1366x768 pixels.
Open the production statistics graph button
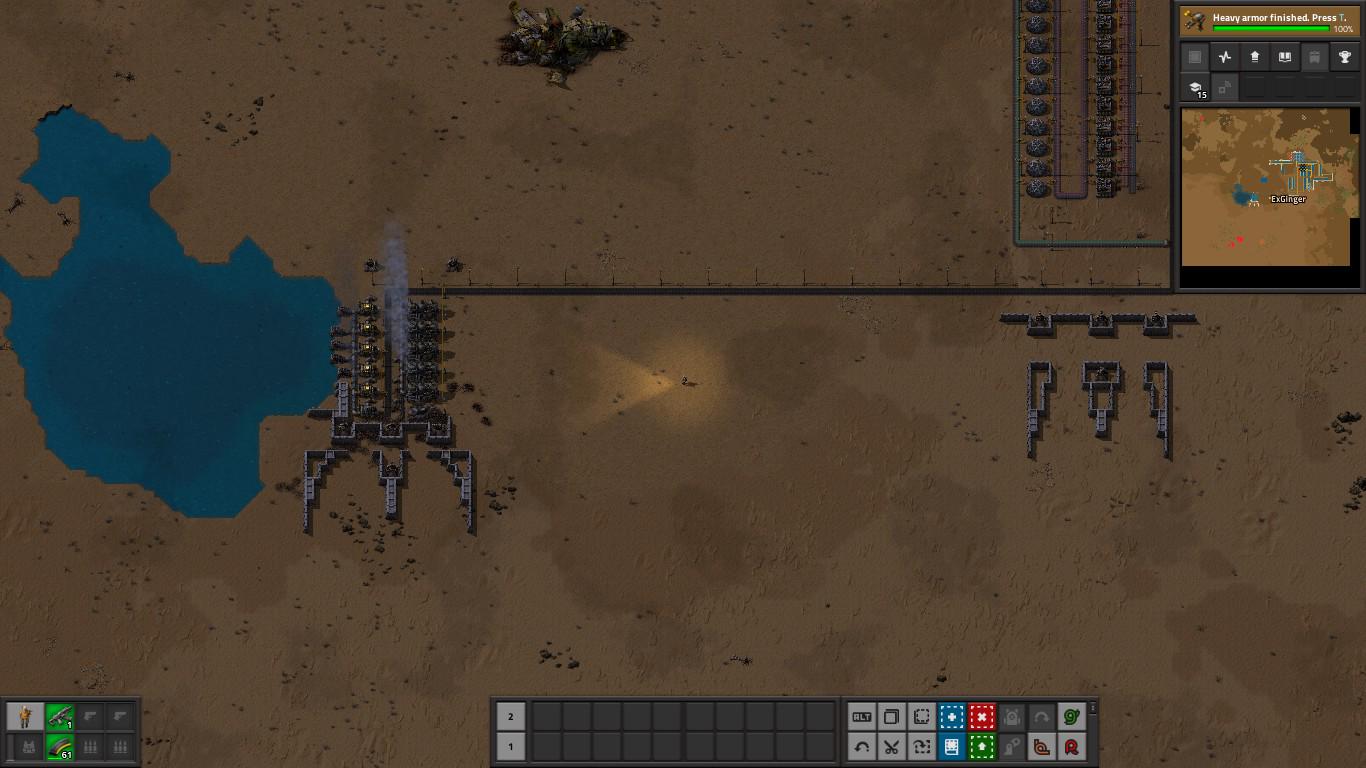(x=1225, y=57)
